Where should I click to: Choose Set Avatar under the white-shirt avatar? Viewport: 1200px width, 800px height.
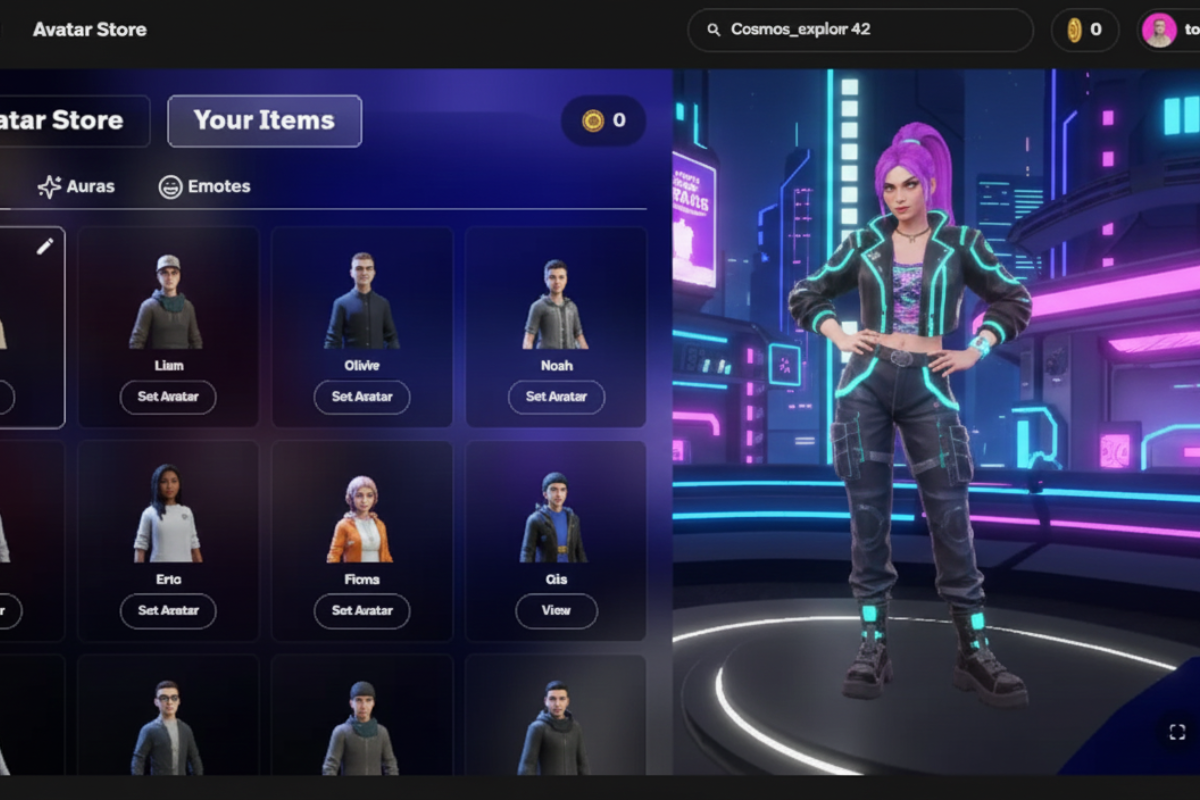pyautogui.click(x=168, y=611)
